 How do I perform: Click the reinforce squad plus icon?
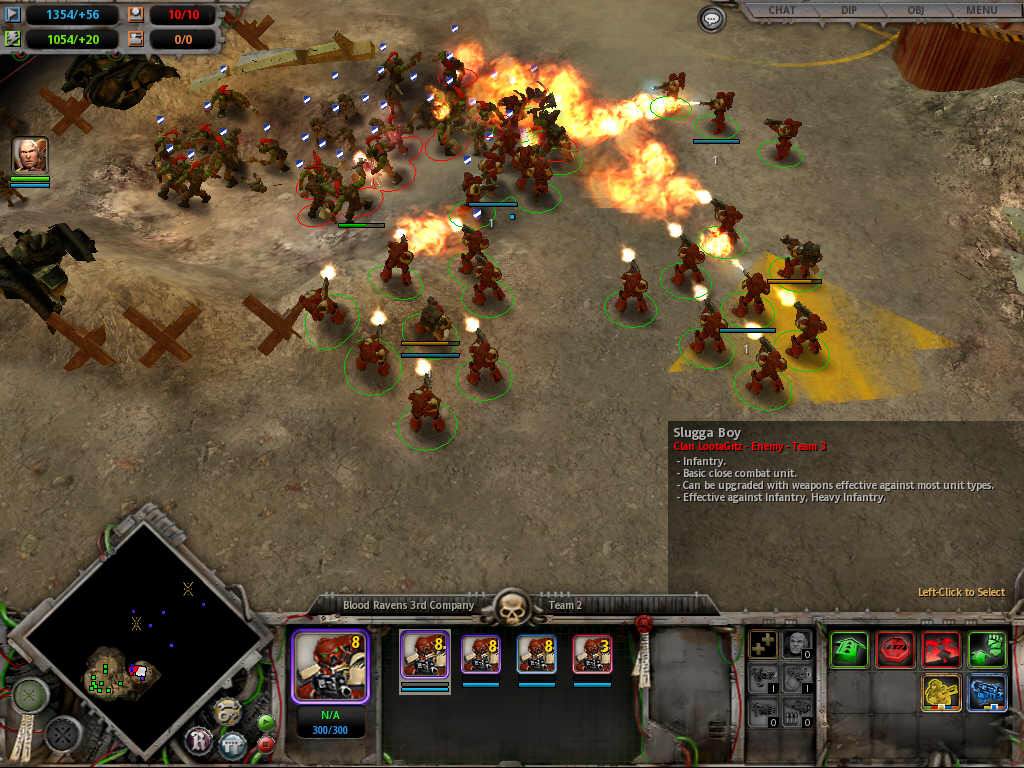pos(764,645)
